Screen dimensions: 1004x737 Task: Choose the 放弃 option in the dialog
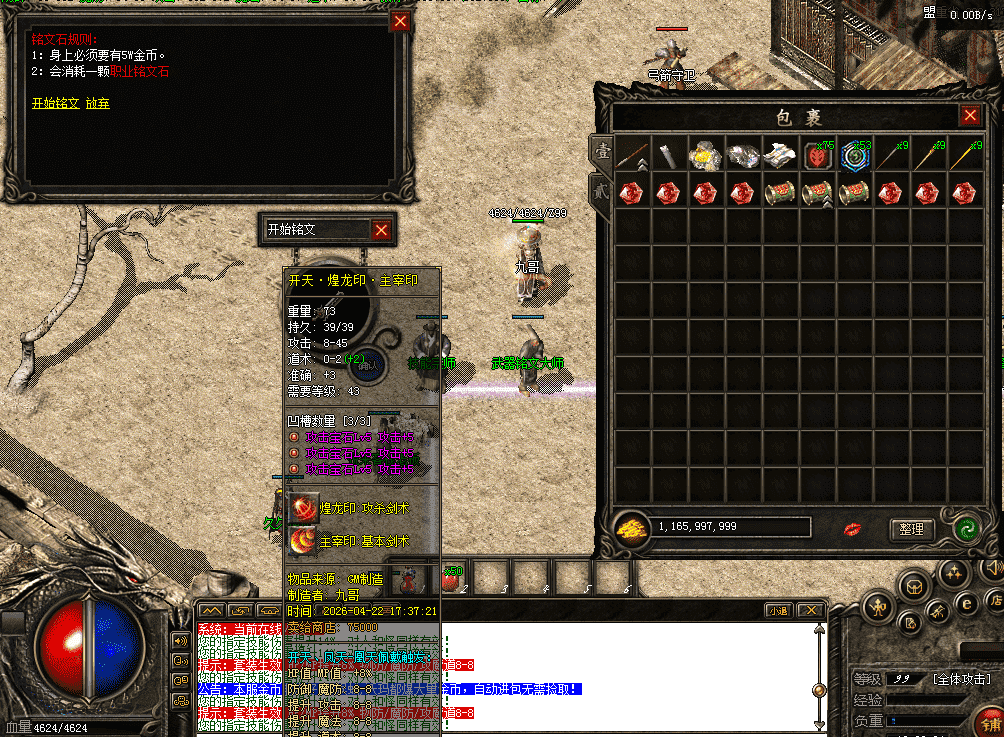click(x=98, y=103)
